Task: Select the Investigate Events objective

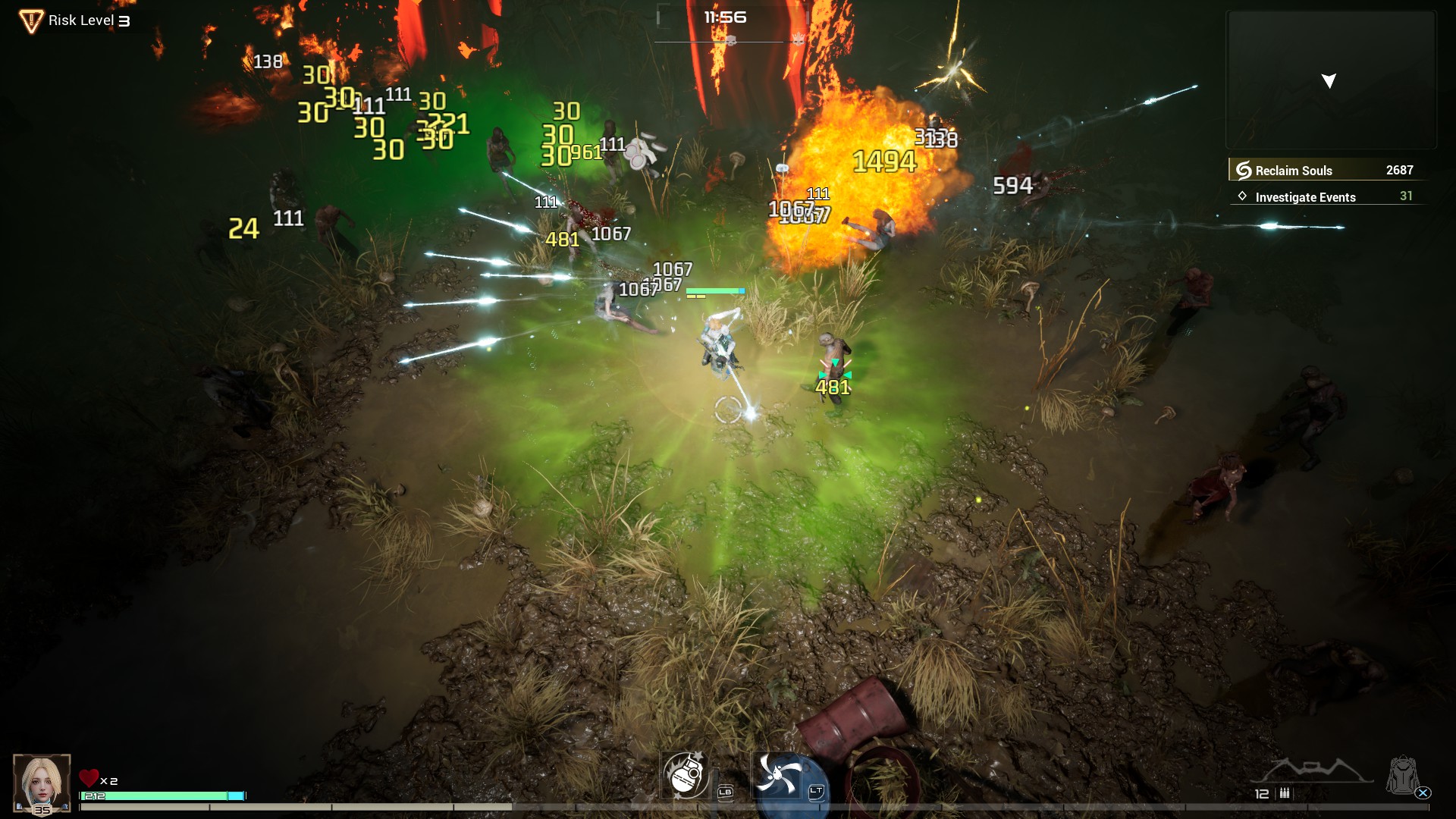Action: (1326, 196)
